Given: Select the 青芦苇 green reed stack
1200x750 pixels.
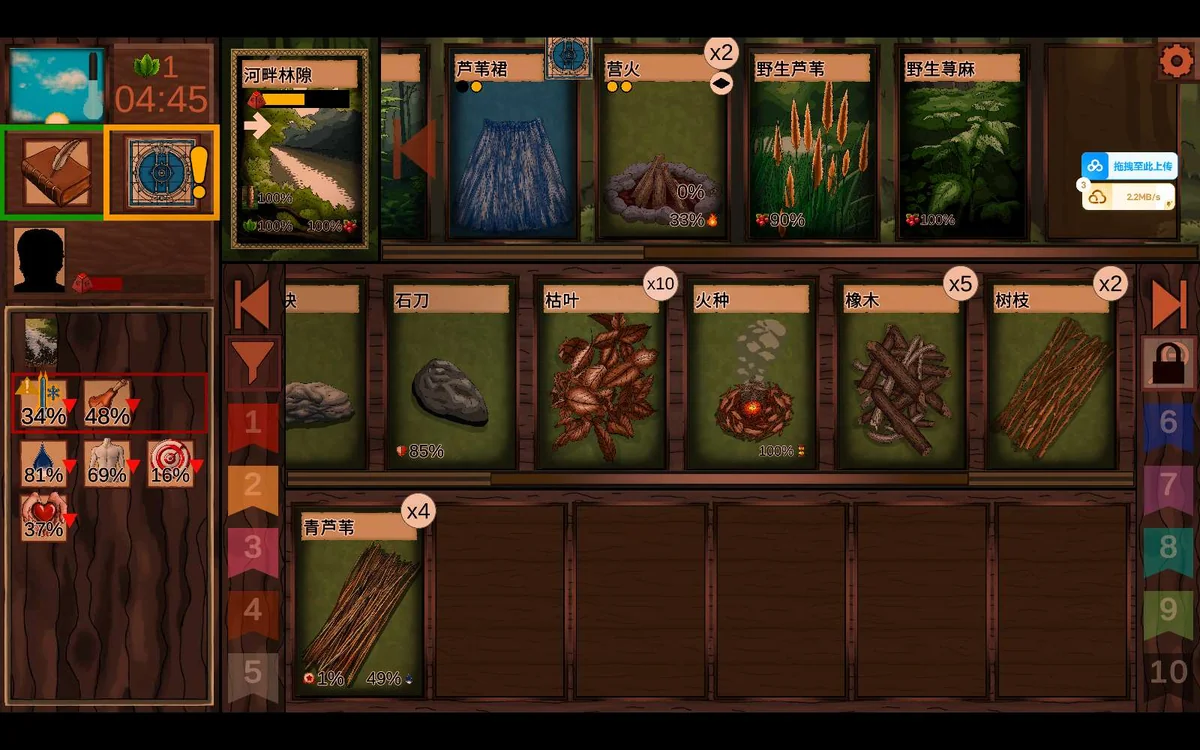Looking at the screenshot, I should tap(359, 602).
